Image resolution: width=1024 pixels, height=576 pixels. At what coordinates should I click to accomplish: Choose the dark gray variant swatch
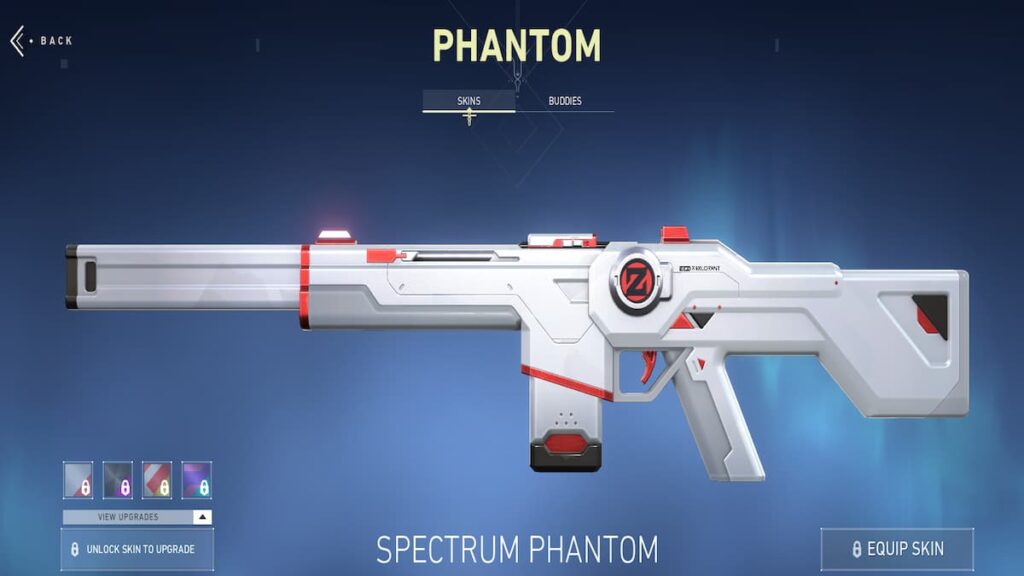[118, 480]
